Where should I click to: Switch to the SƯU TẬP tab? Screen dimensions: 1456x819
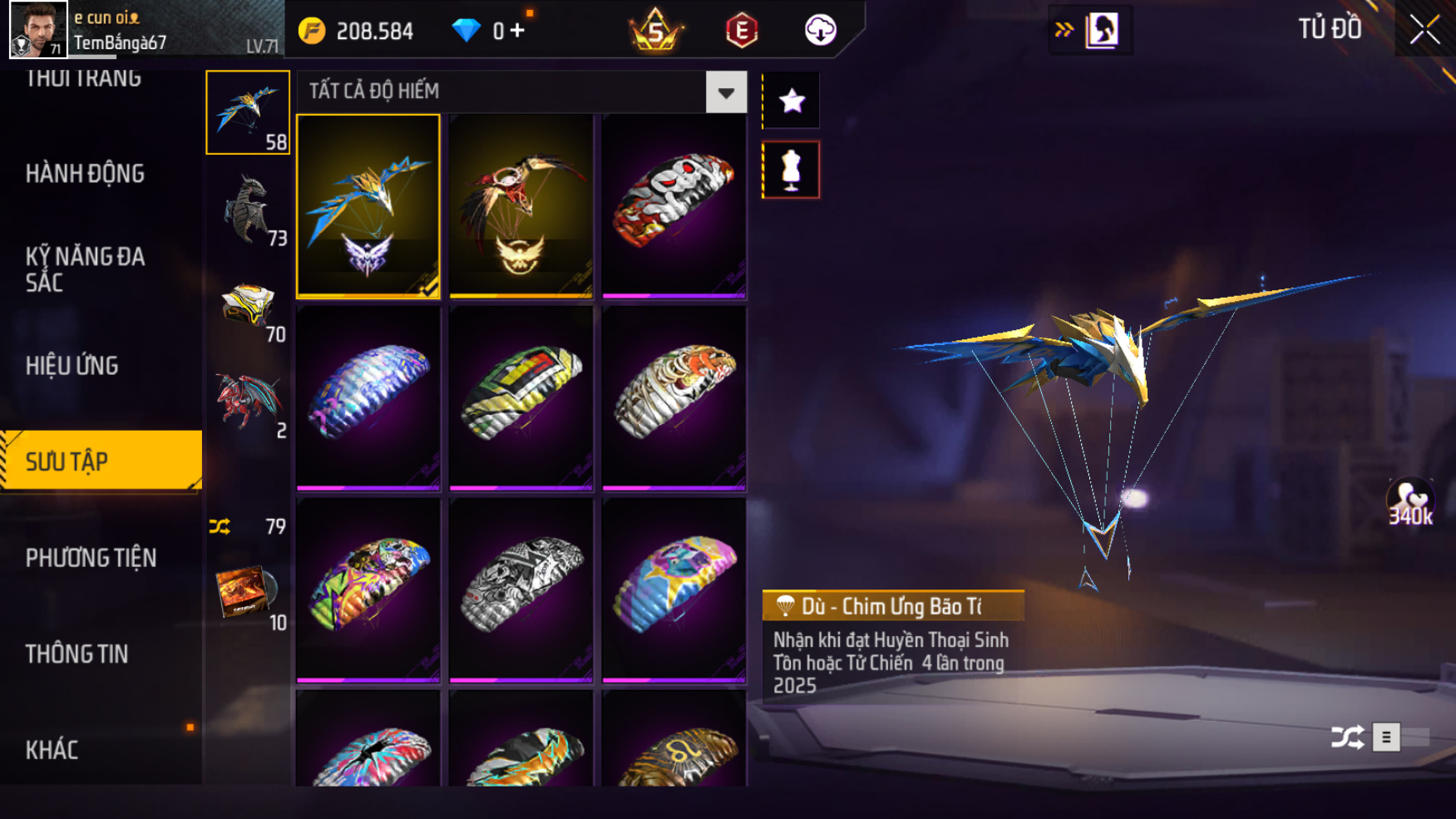[x=100, y=461]
